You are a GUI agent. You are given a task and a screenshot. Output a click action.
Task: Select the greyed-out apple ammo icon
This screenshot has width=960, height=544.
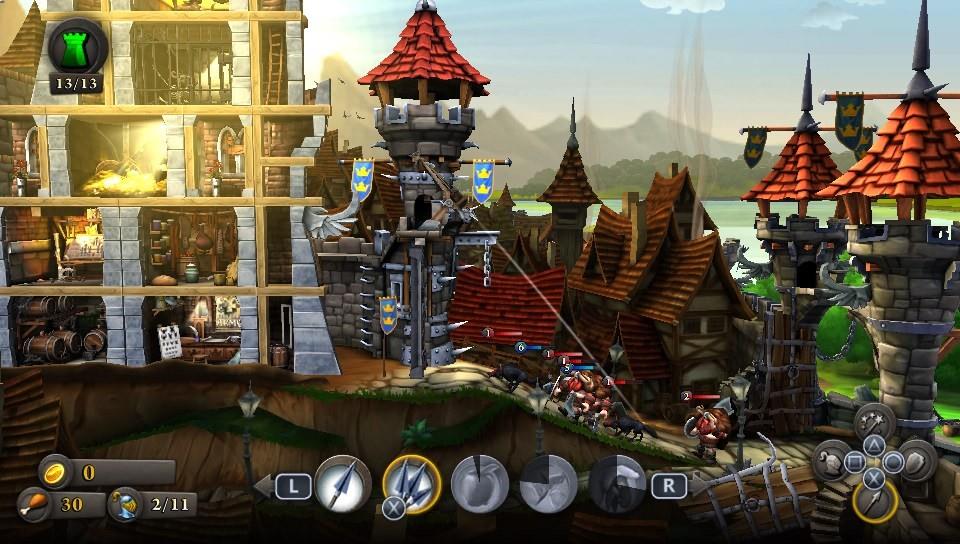pos(479,486)
